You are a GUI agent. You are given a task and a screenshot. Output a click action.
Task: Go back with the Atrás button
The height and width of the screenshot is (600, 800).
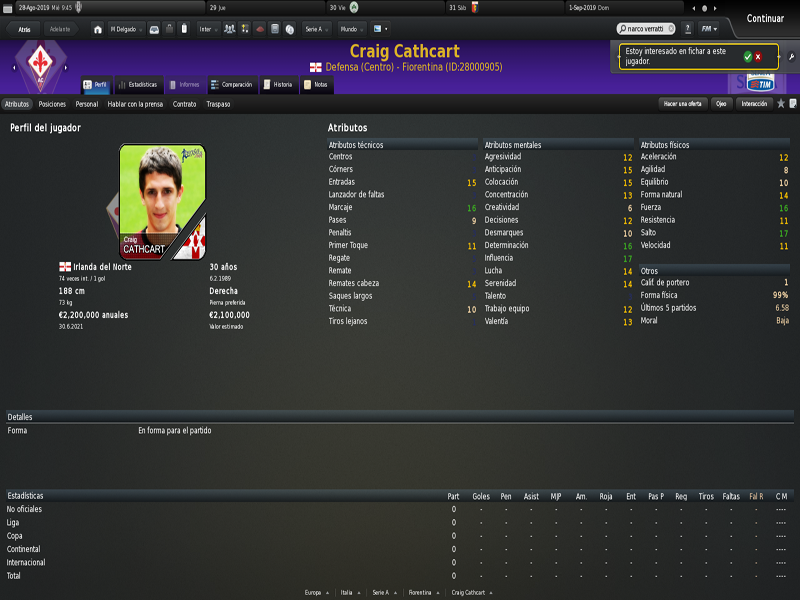(x=24, y=29)
